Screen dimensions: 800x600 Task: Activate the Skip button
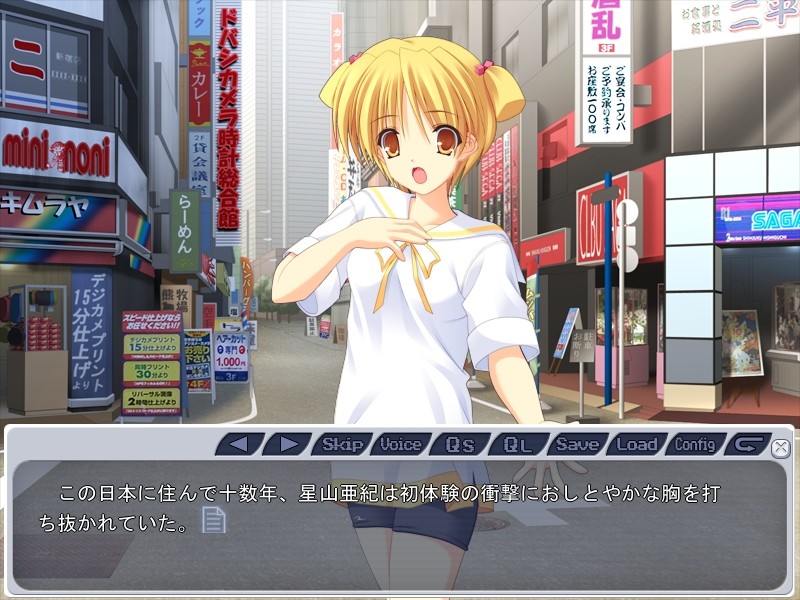tap(342, 444)
